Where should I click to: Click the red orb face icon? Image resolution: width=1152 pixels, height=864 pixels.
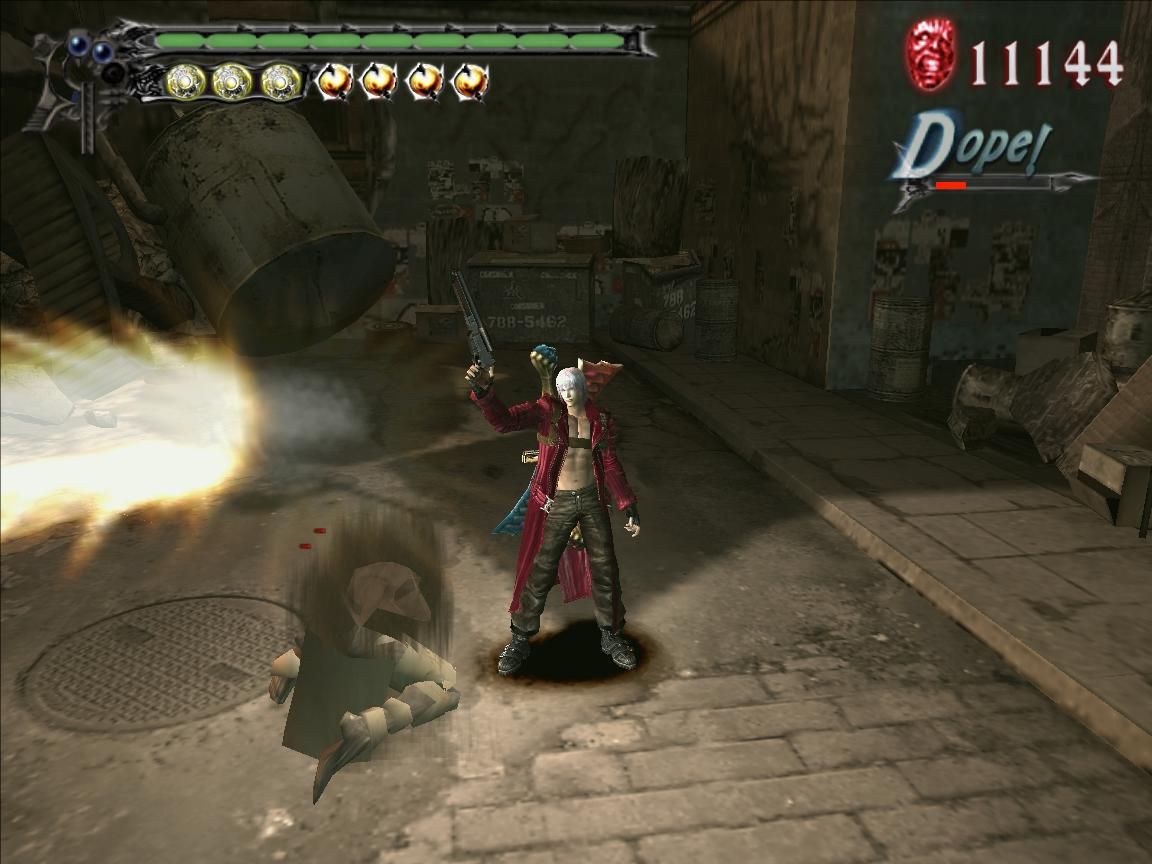click(930, 56)
